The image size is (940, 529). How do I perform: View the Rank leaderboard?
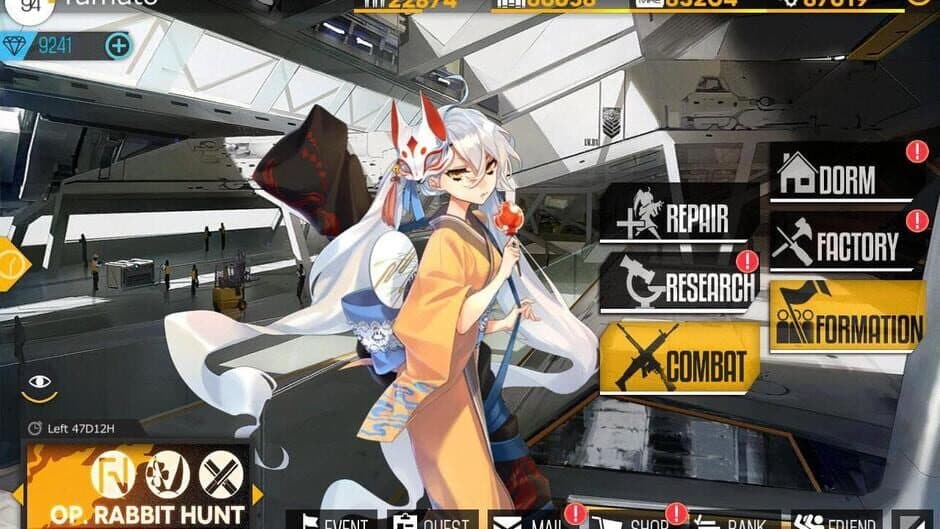click(x=734, y=521)
